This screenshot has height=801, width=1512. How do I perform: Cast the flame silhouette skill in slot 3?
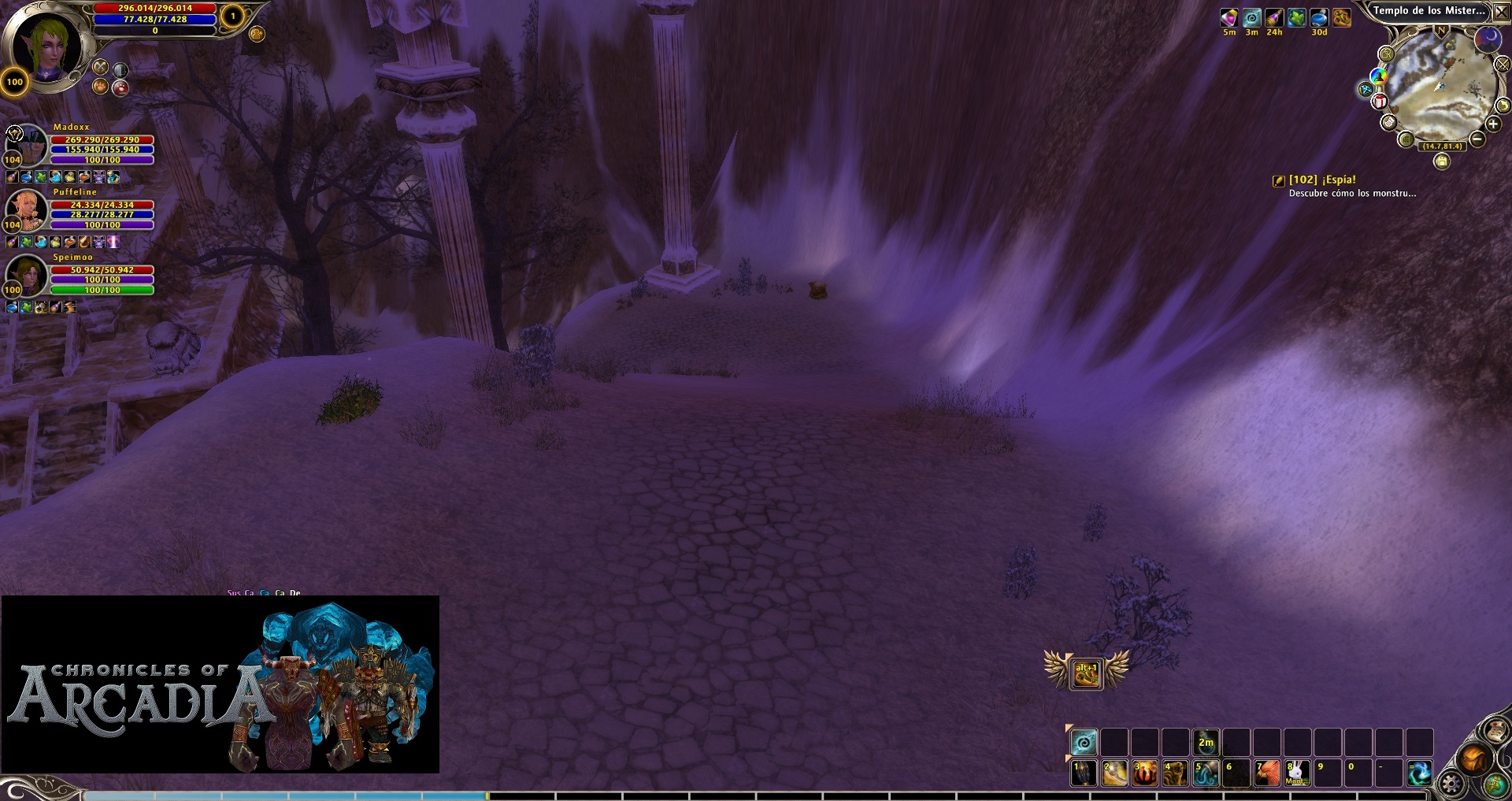[x=1144, y=773]
